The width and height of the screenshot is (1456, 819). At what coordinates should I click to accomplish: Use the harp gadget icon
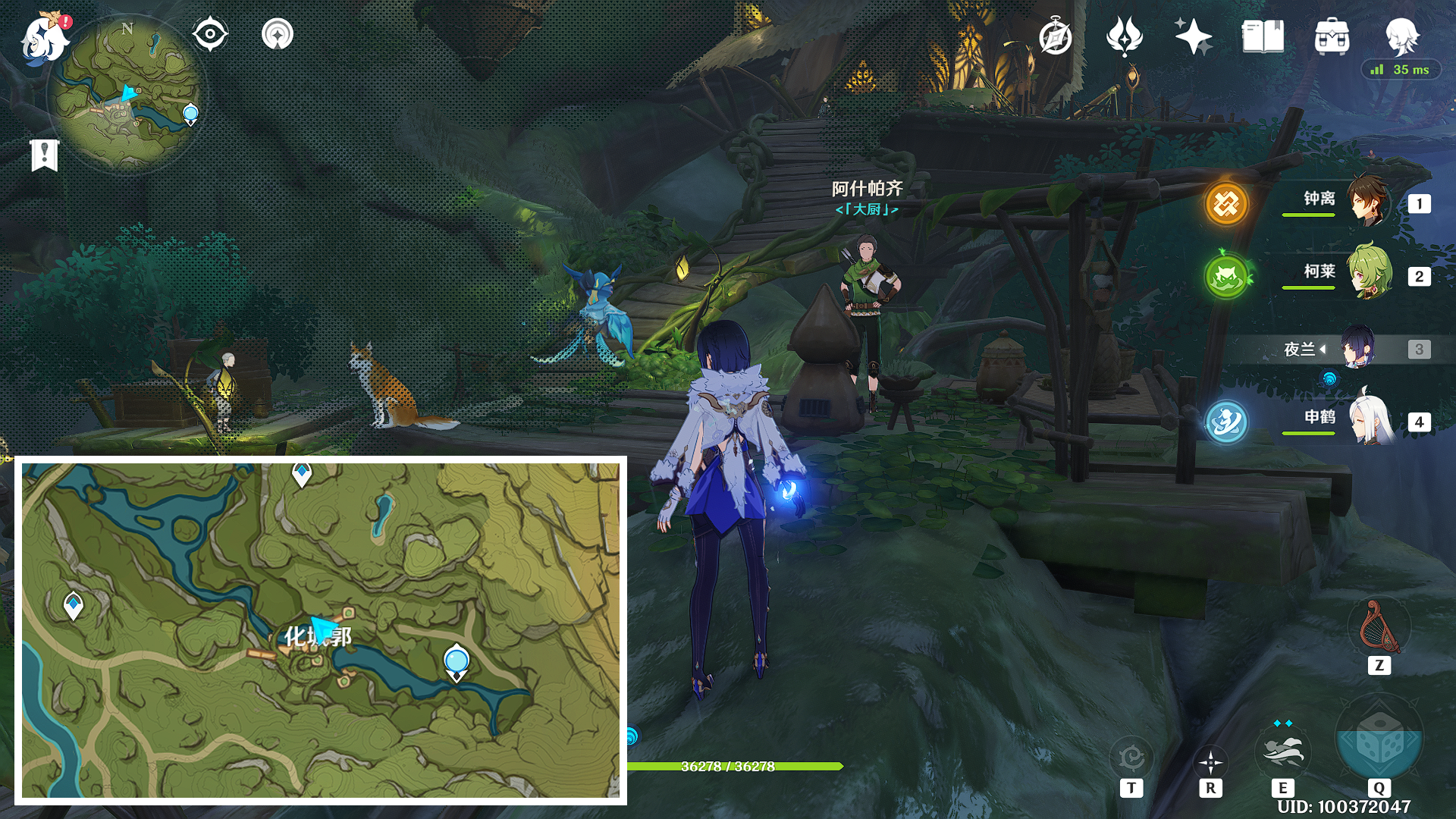point(1379,627)
